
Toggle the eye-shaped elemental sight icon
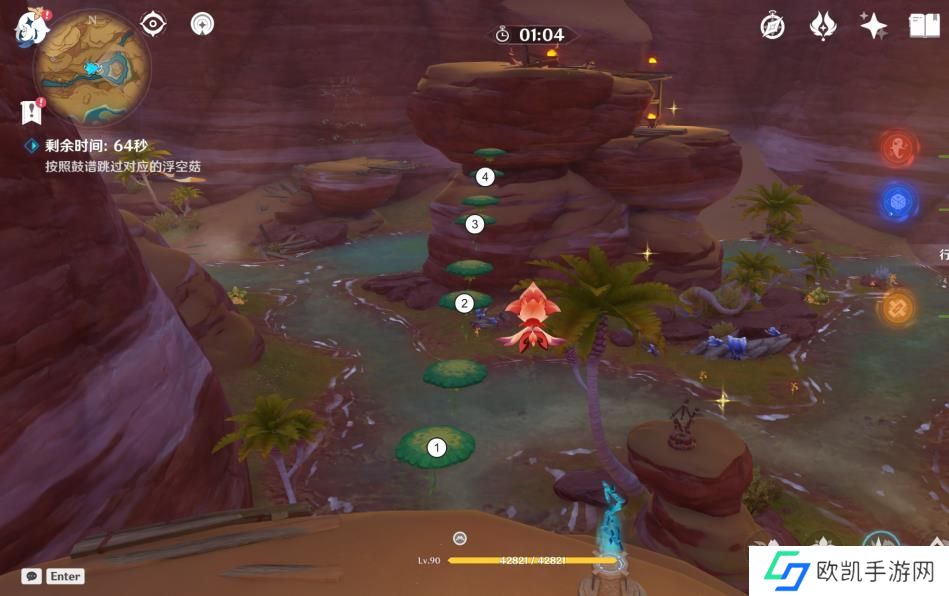click(x=153, y=24)
